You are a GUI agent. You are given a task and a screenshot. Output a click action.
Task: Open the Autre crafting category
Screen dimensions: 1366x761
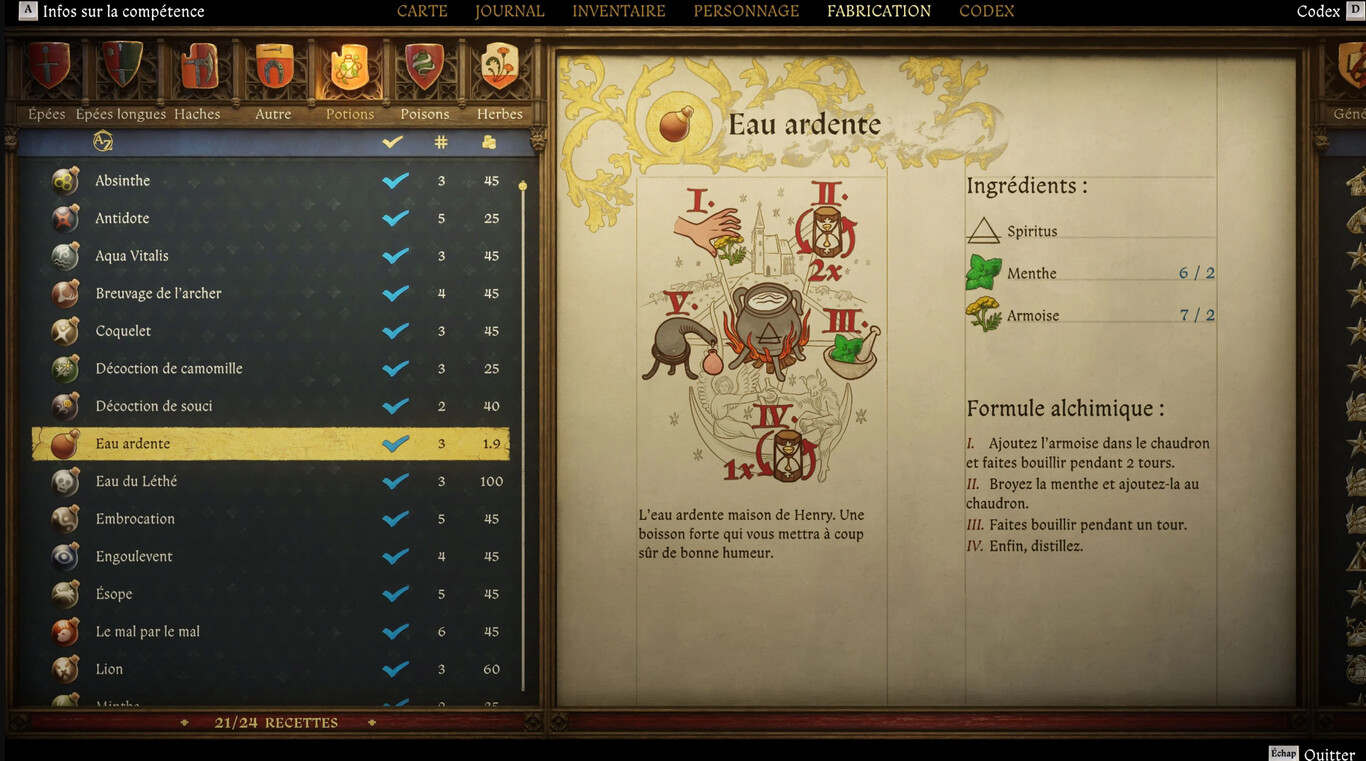tap(273, 68)
